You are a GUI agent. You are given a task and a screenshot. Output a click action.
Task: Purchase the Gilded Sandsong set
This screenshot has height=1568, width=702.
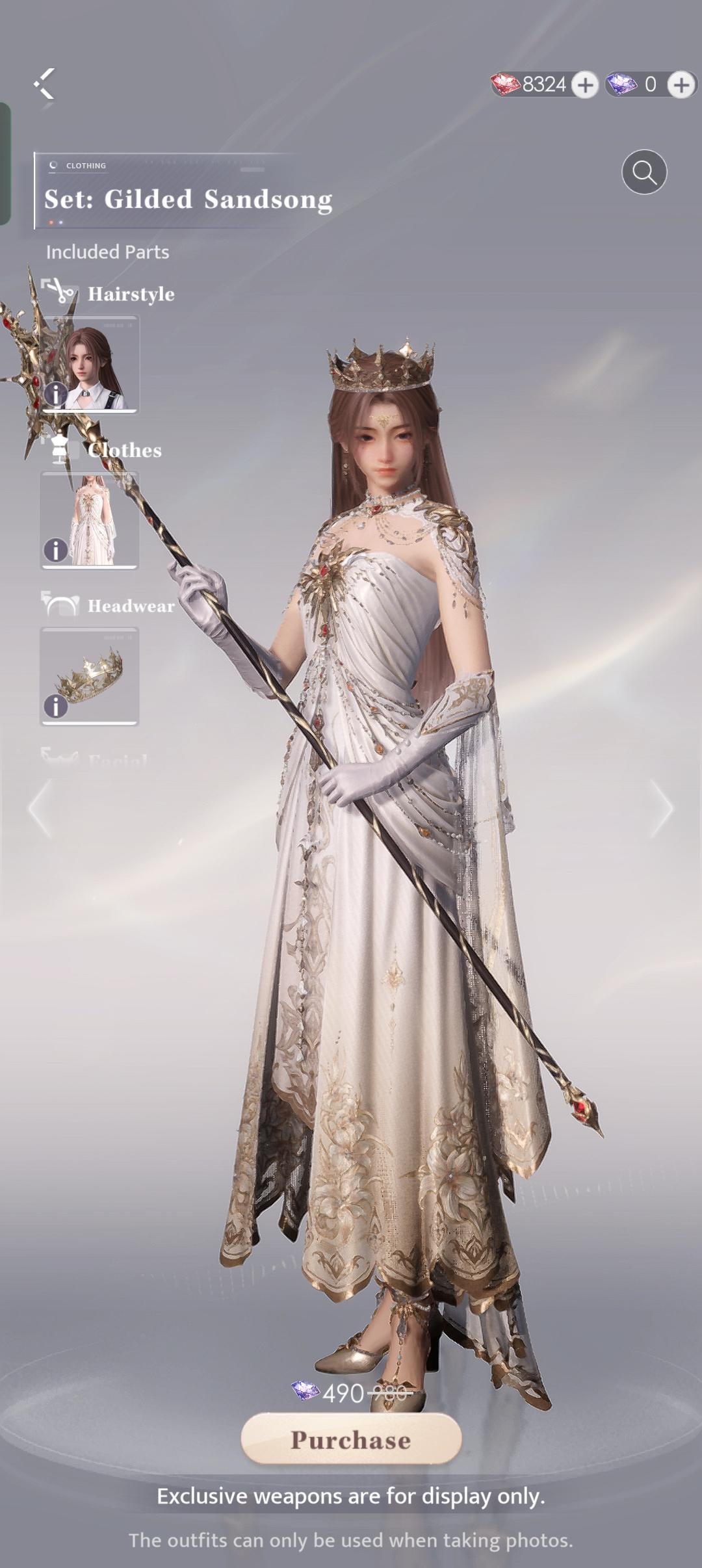pos(351,1440)
